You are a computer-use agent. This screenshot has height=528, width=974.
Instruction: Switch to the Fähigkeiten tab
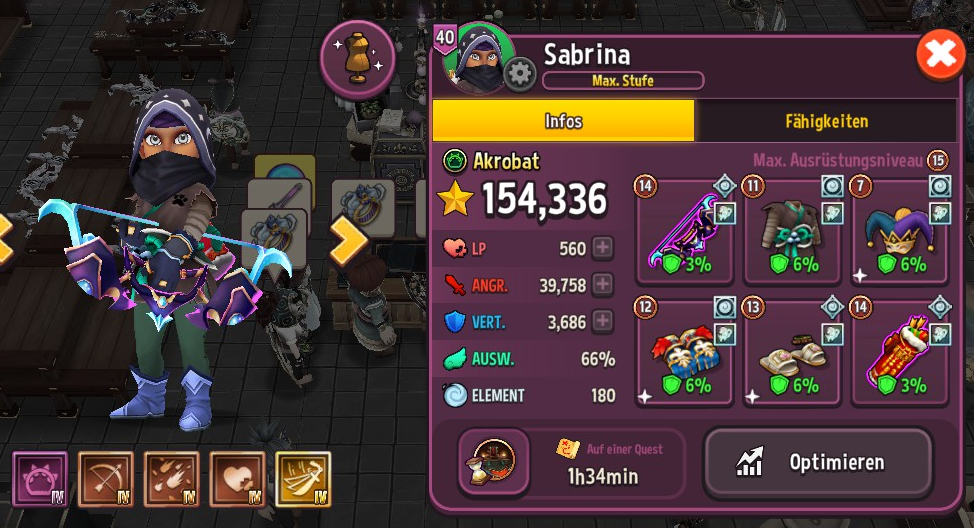[x=825, y=121]
